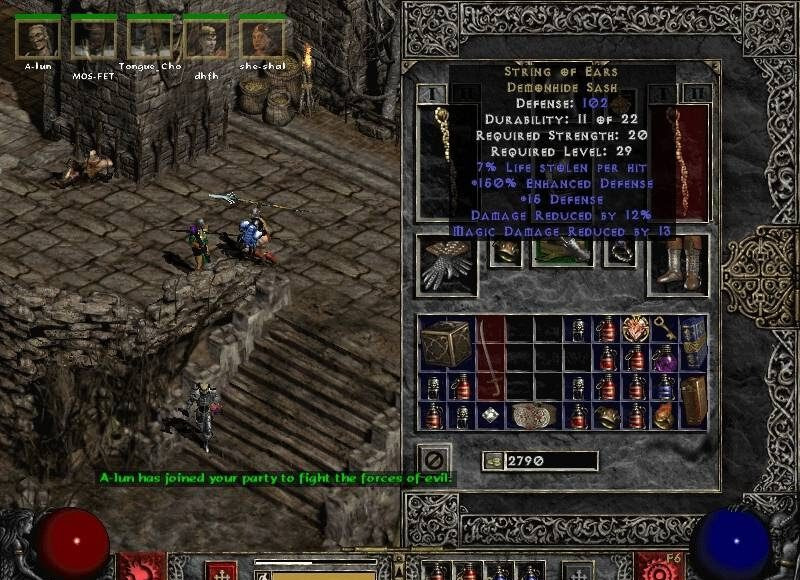Click she-shal's portrait
The width and height of the screenshot is (800, 580).
click(x=261, y=38)
